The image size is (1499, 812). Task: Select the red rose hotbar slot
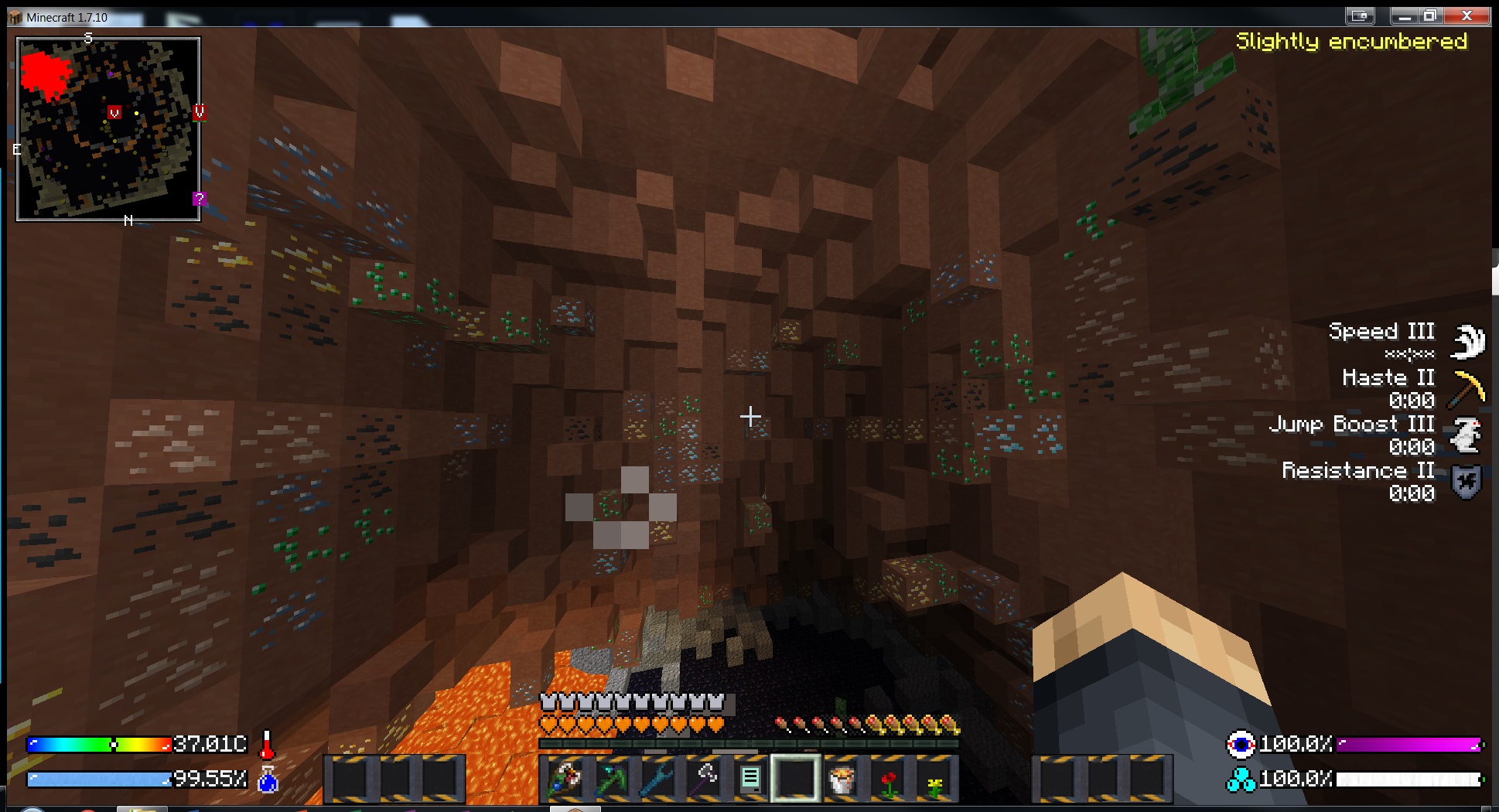point(888,778)
